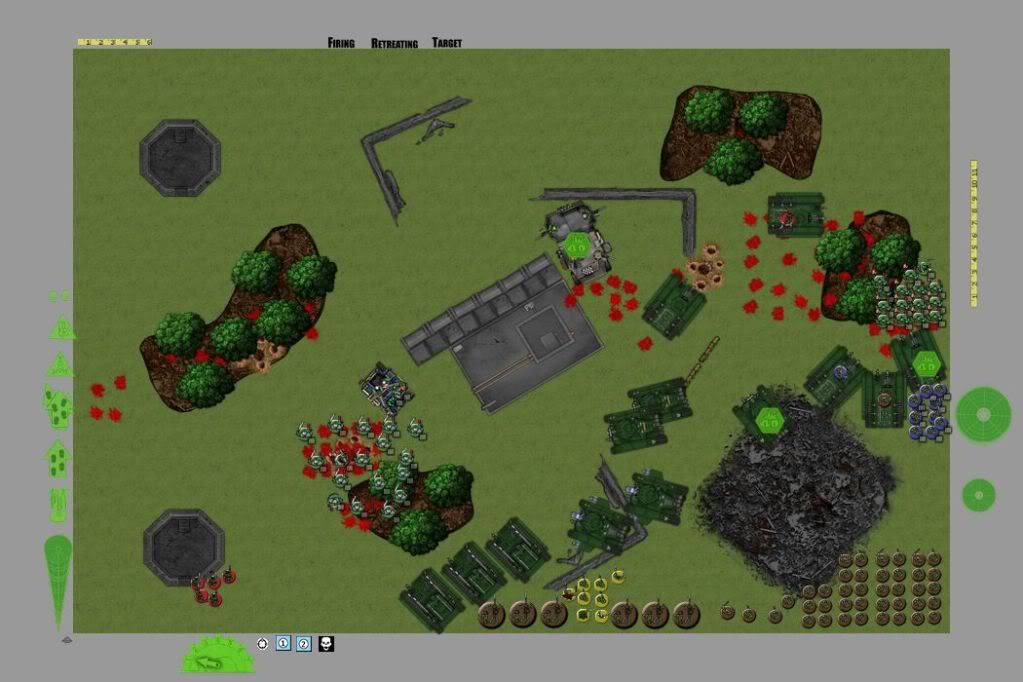Screen dimensions: 1023x682
Task: Choose the Target marker label
Action: tap(447, 43)
